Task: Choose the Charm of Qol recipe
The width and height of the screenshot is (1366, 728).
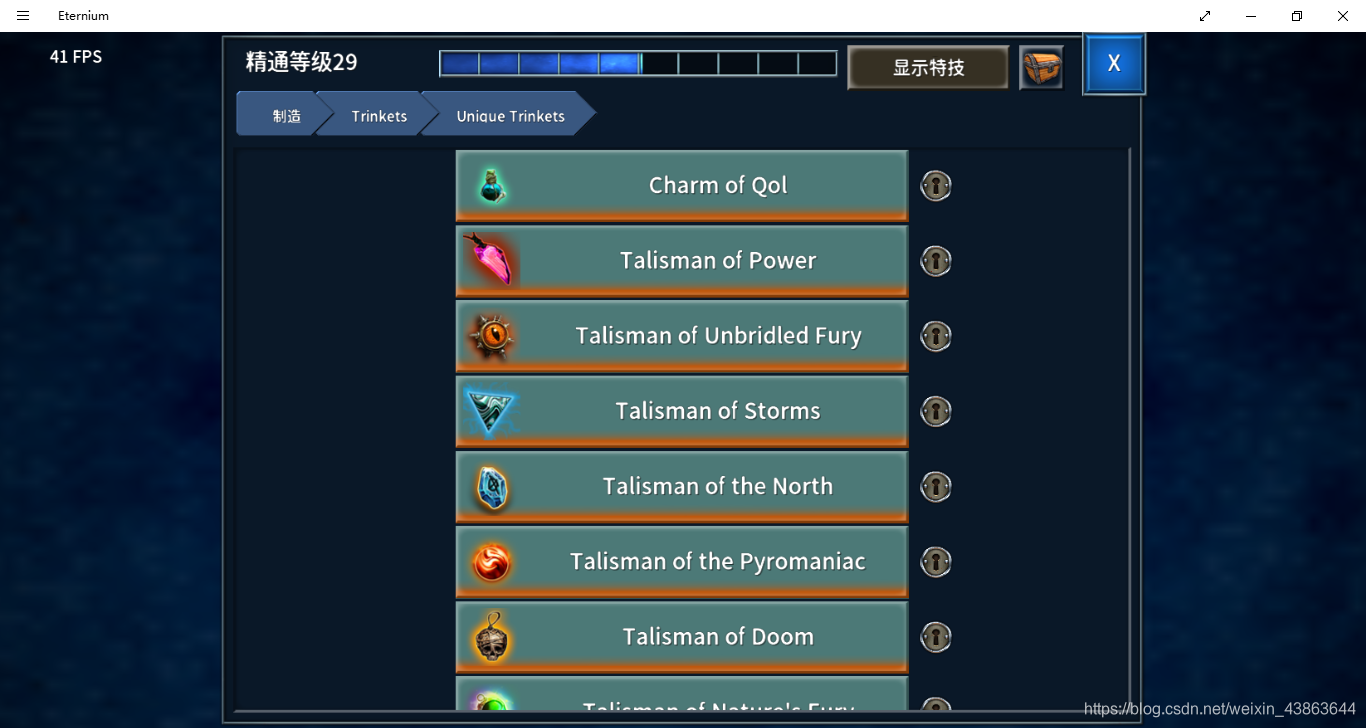Action: click(681, 186)
